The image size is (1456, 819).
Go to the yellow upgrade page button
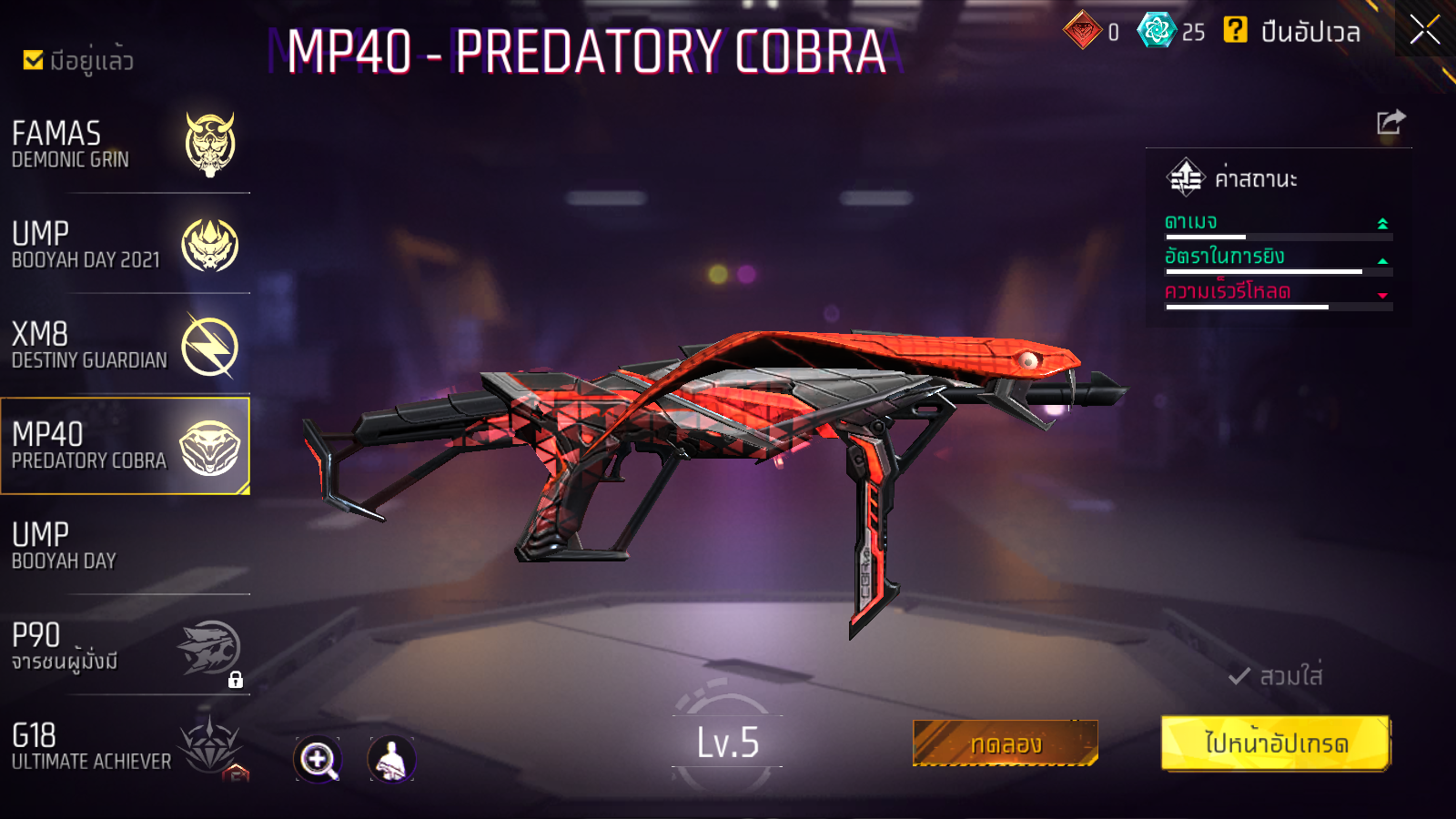(x=1276, y=743)
